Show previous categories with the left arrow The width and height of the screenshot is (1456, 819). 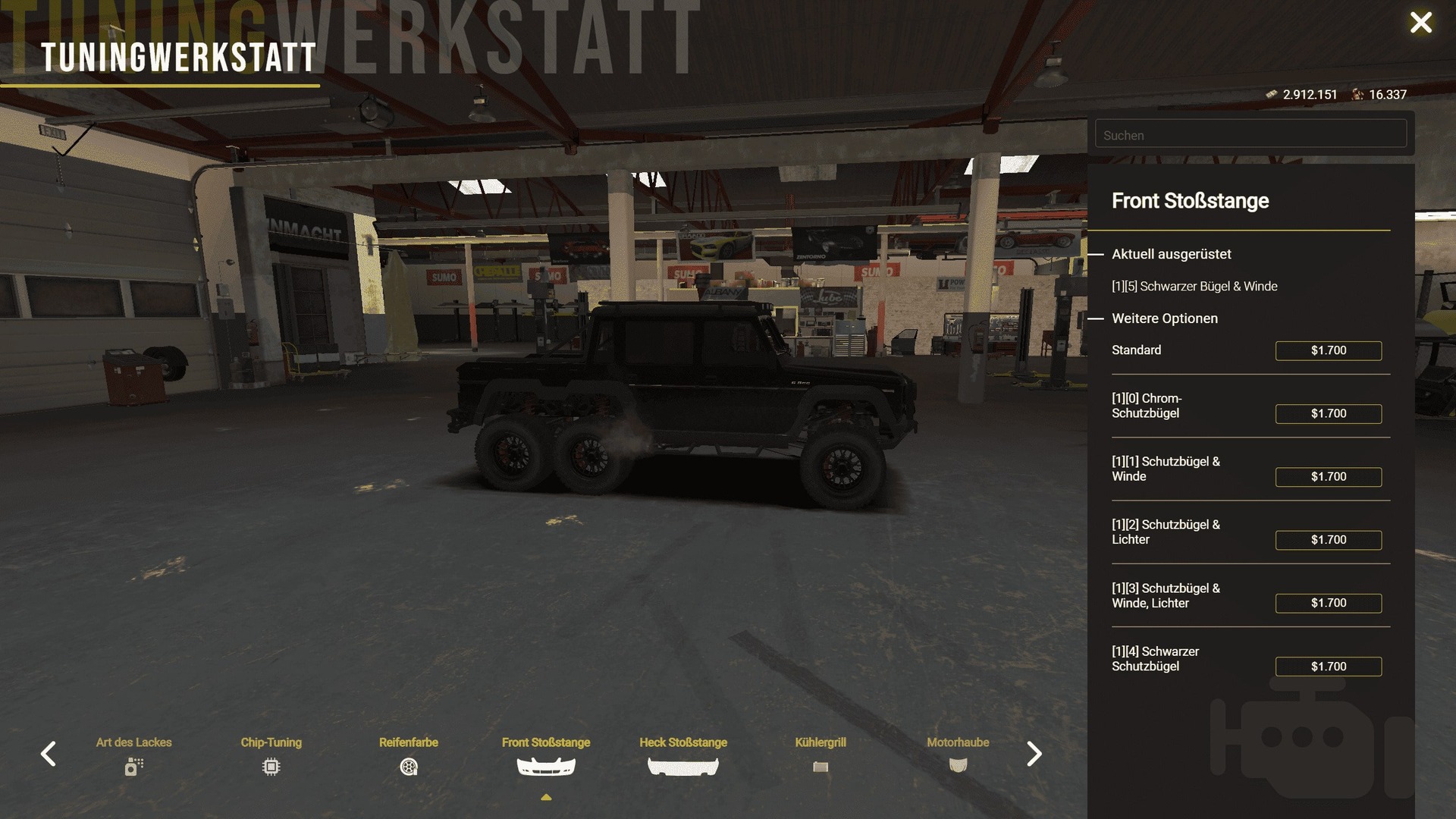click(49, 754)
